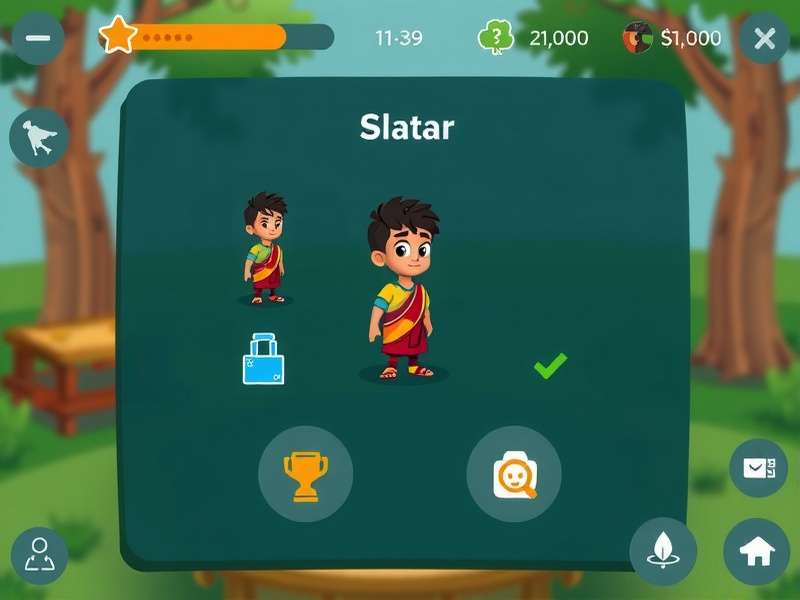Open the trophy achievements button
This screenshot has width=800, height=600.
click(x=305, y=474)
